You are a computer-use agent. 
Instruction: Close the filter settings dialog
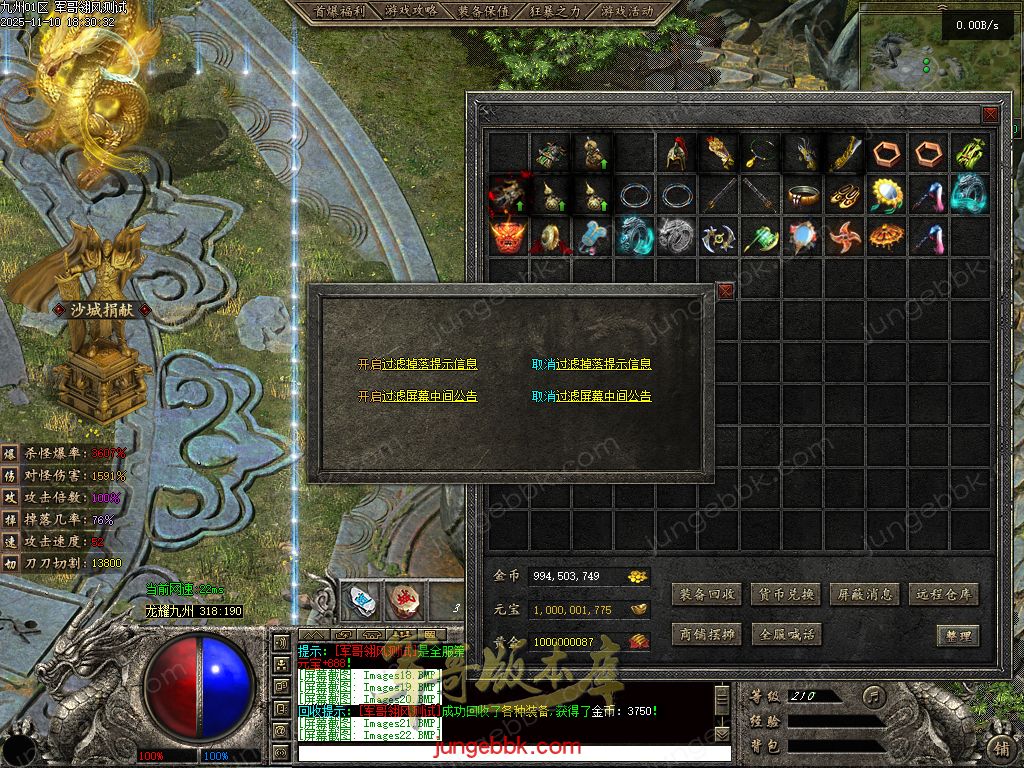pos(725,291)
